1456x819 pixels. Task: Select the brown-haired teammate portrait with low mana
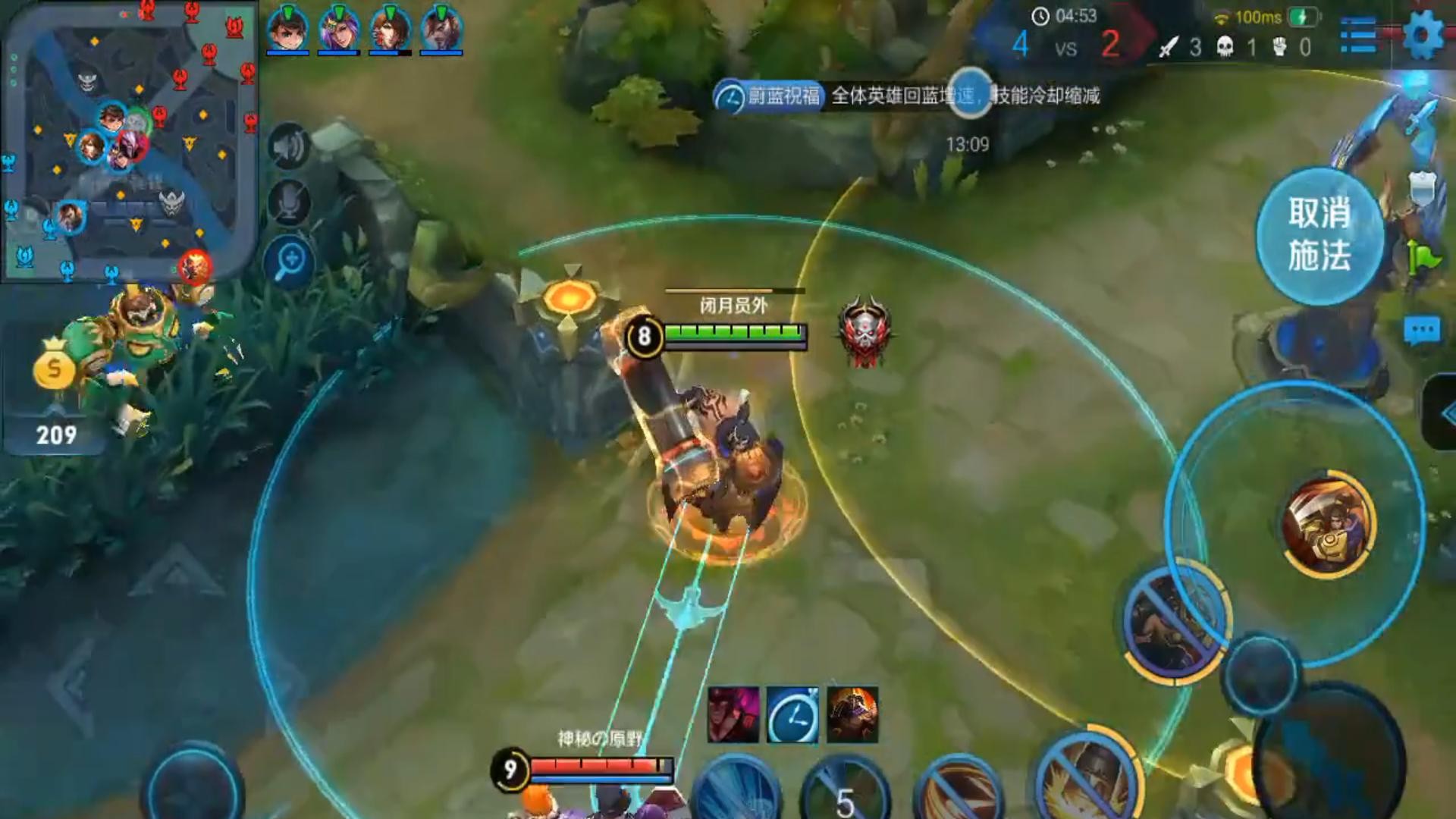tap(390, 30)
